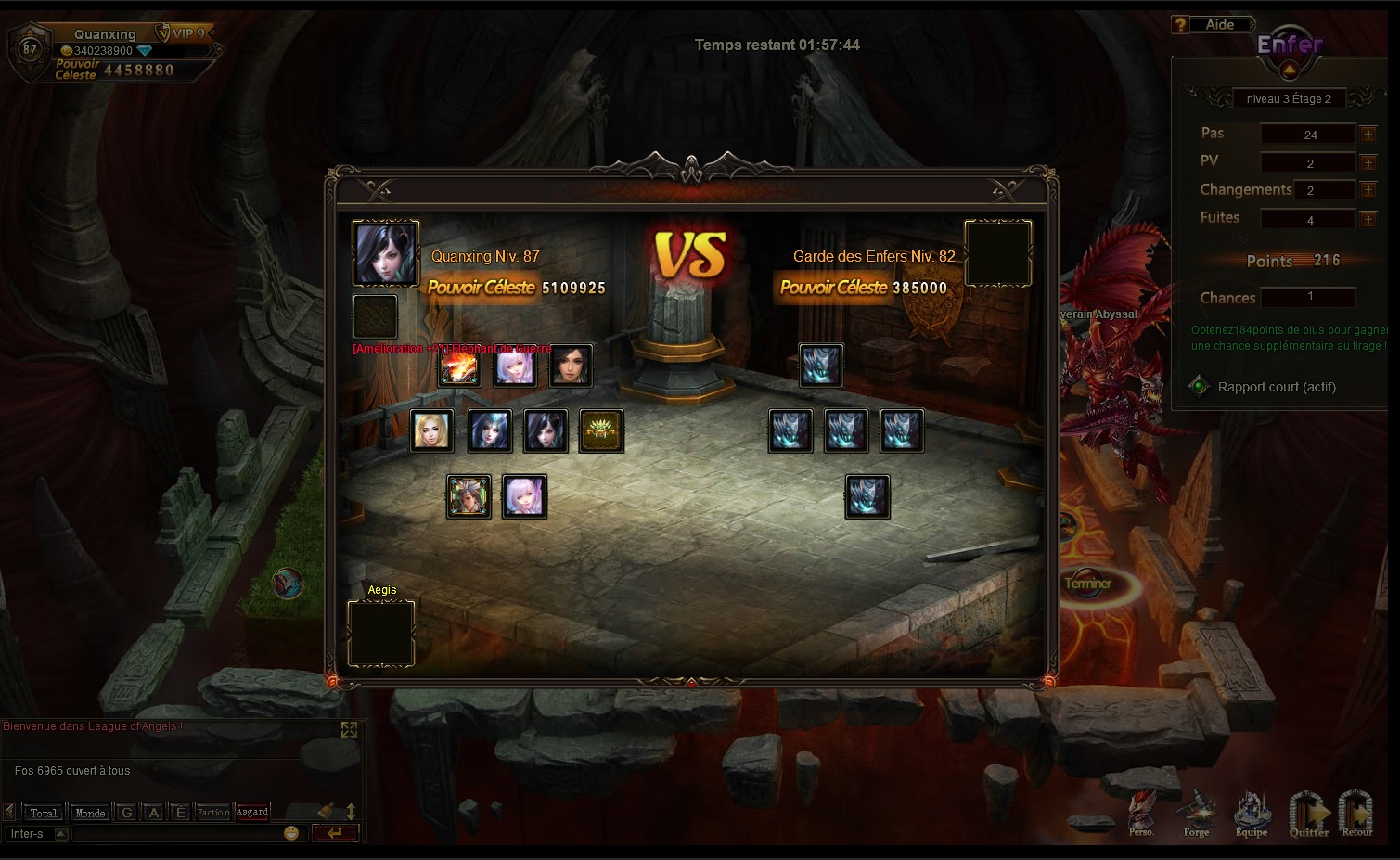This screenshot has width=1400, height=860.
Task: Click the Retour door button
Action: (1356, 814)
